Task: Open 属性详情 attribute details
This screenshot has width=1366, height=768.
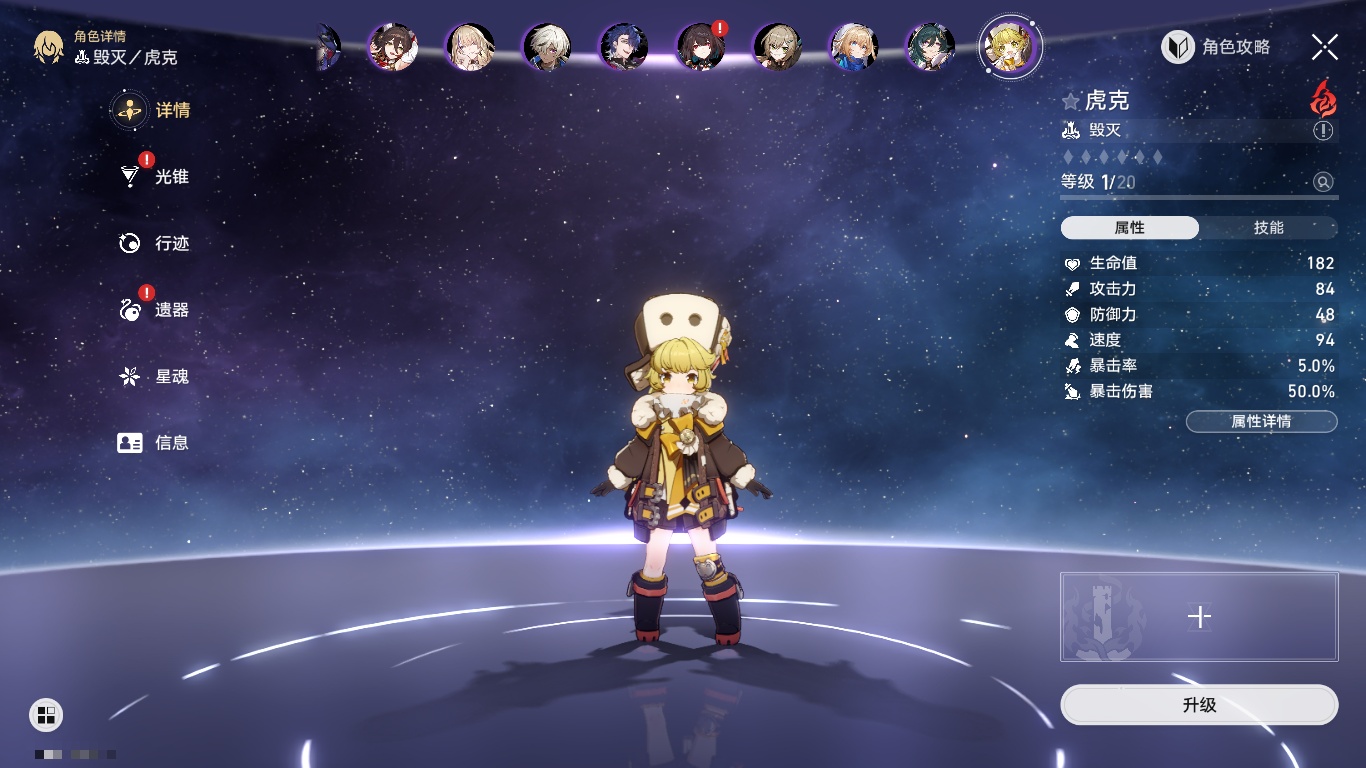Action: (x=1261, y=422)
